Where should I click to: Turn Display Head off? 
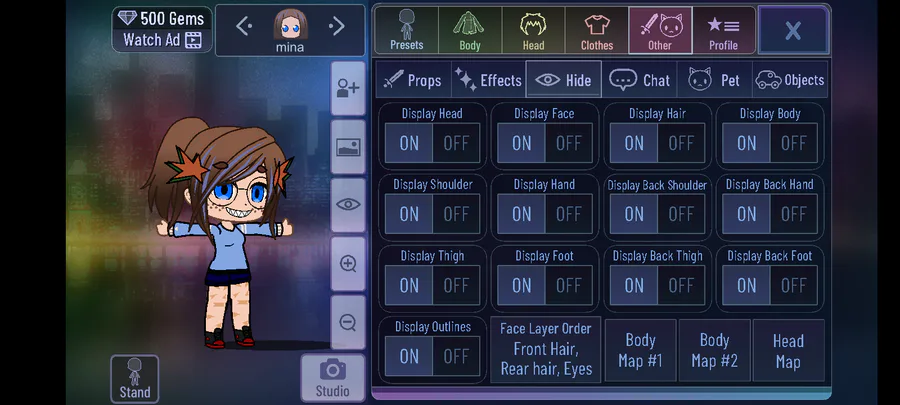(456, 143)
